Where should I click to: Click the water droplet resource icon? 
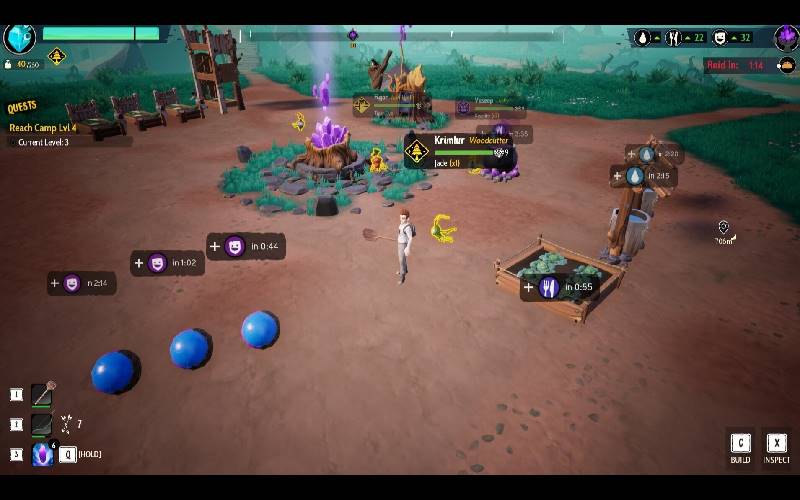point(642,38)
